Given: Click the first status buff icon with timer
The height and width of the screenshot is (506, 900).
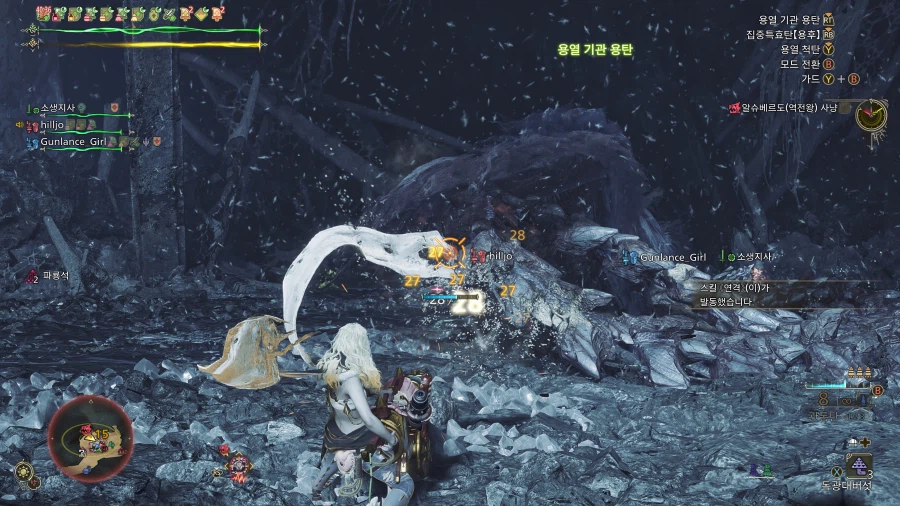Looking at the screenshot, I should (x=44, y=14).
